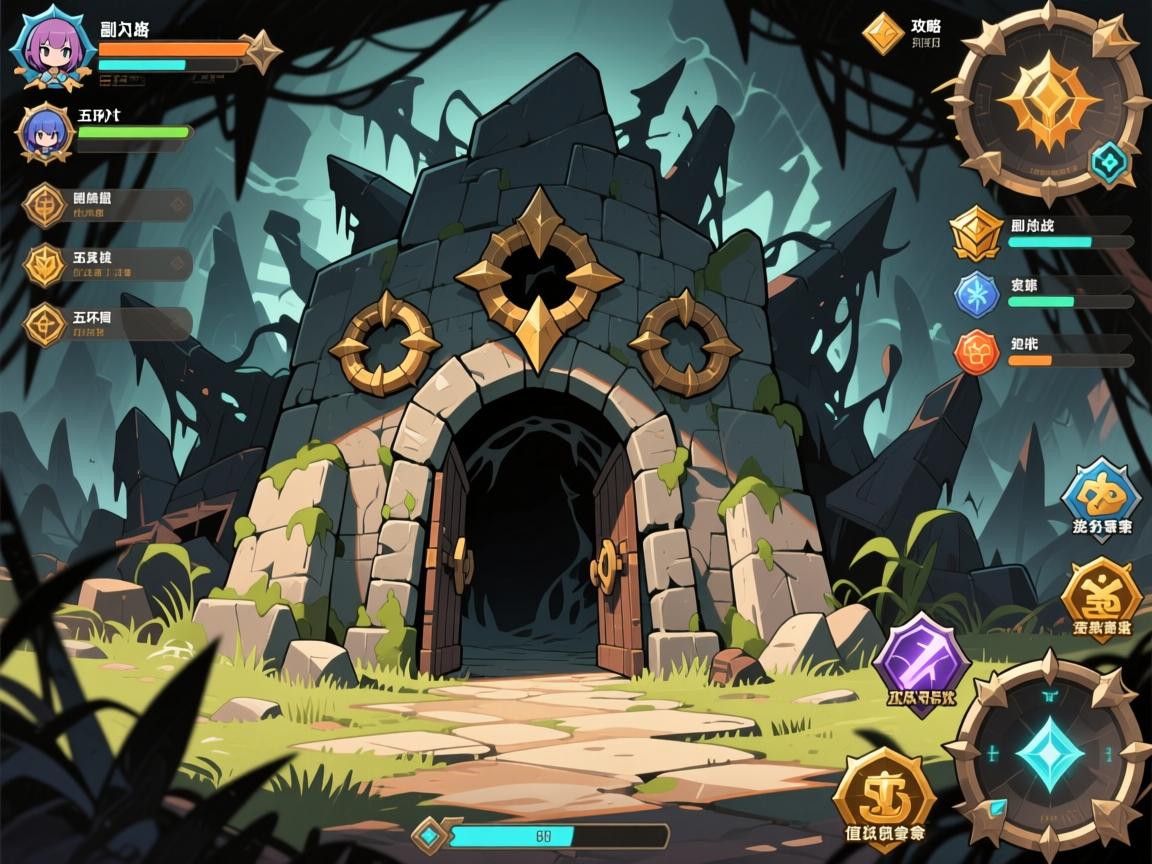Activate the red-orange hexagon icon
1152x864 pixels.
click(977, 353)
